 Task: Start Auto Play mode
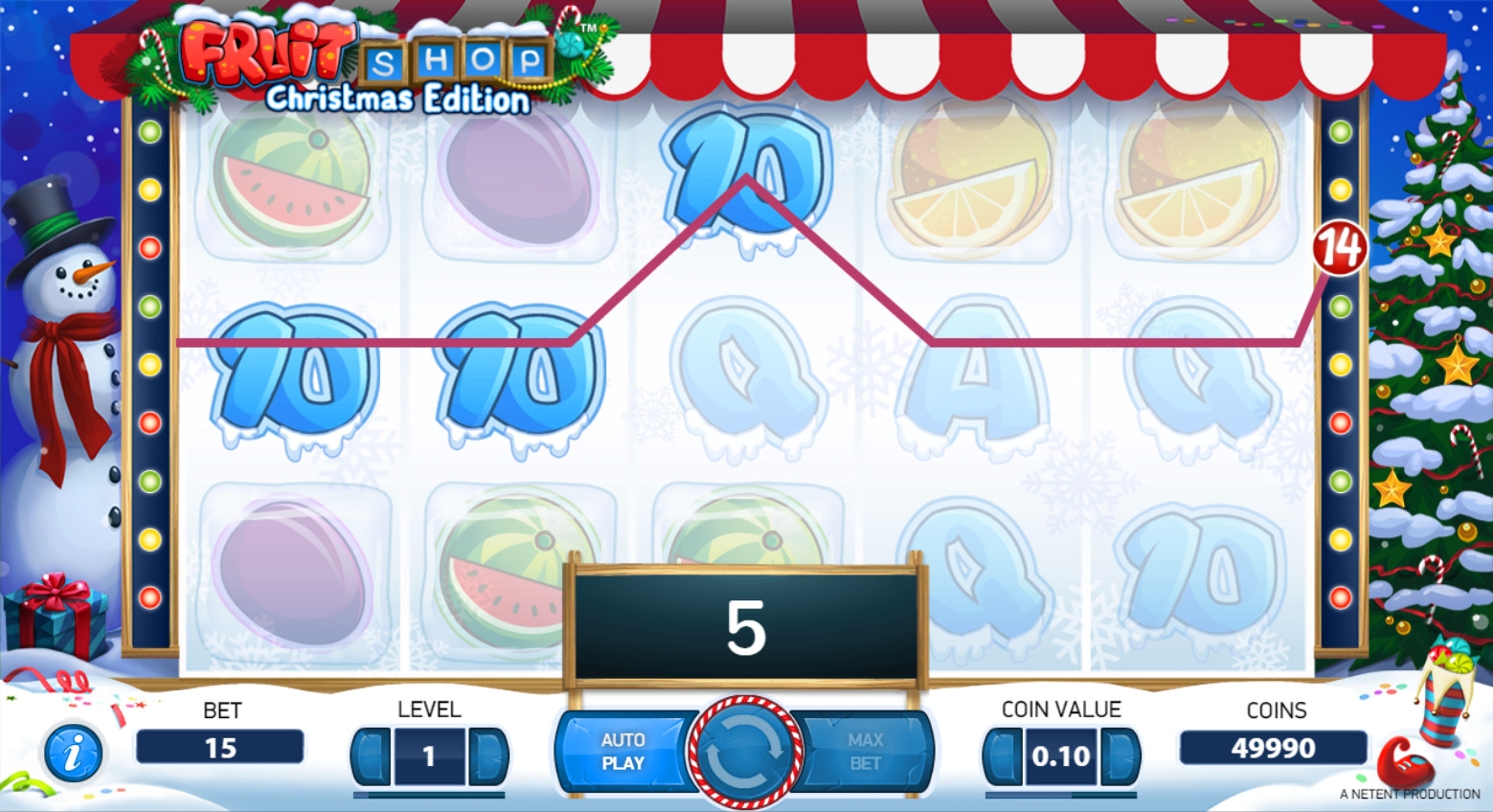[x=622, y=752]
